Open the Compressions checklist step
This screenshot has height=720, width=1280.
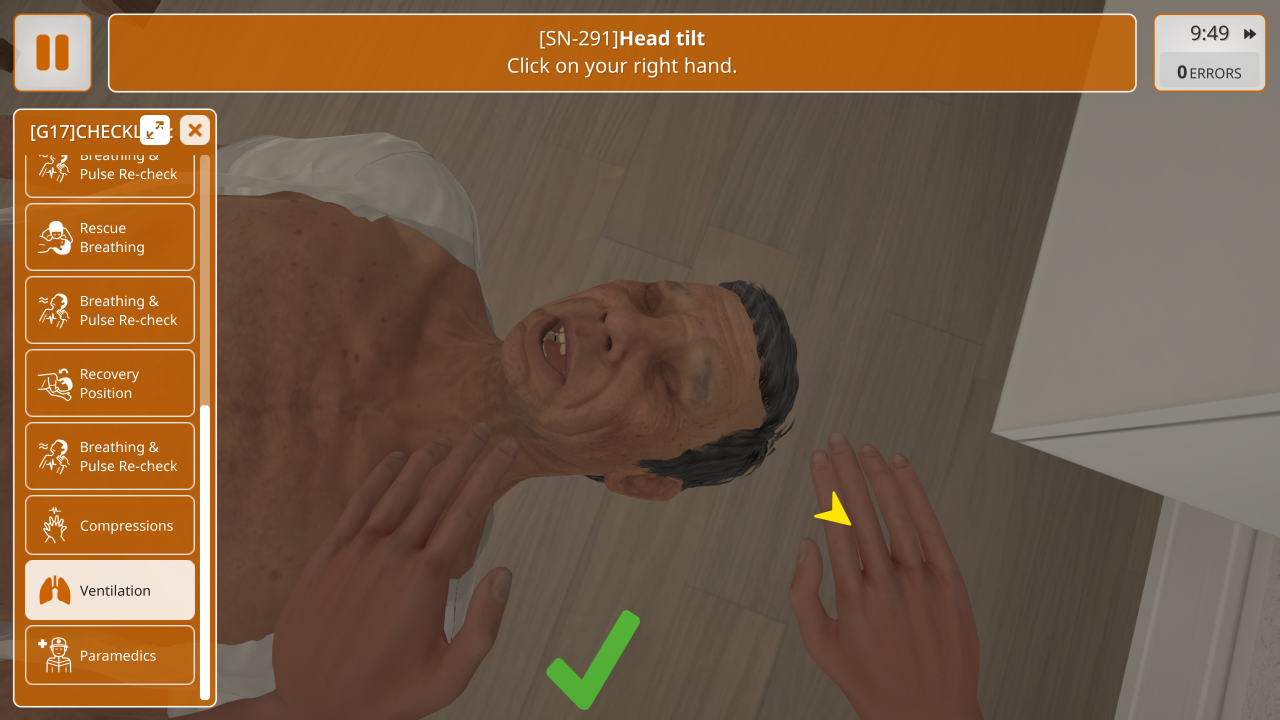(110, 525)
